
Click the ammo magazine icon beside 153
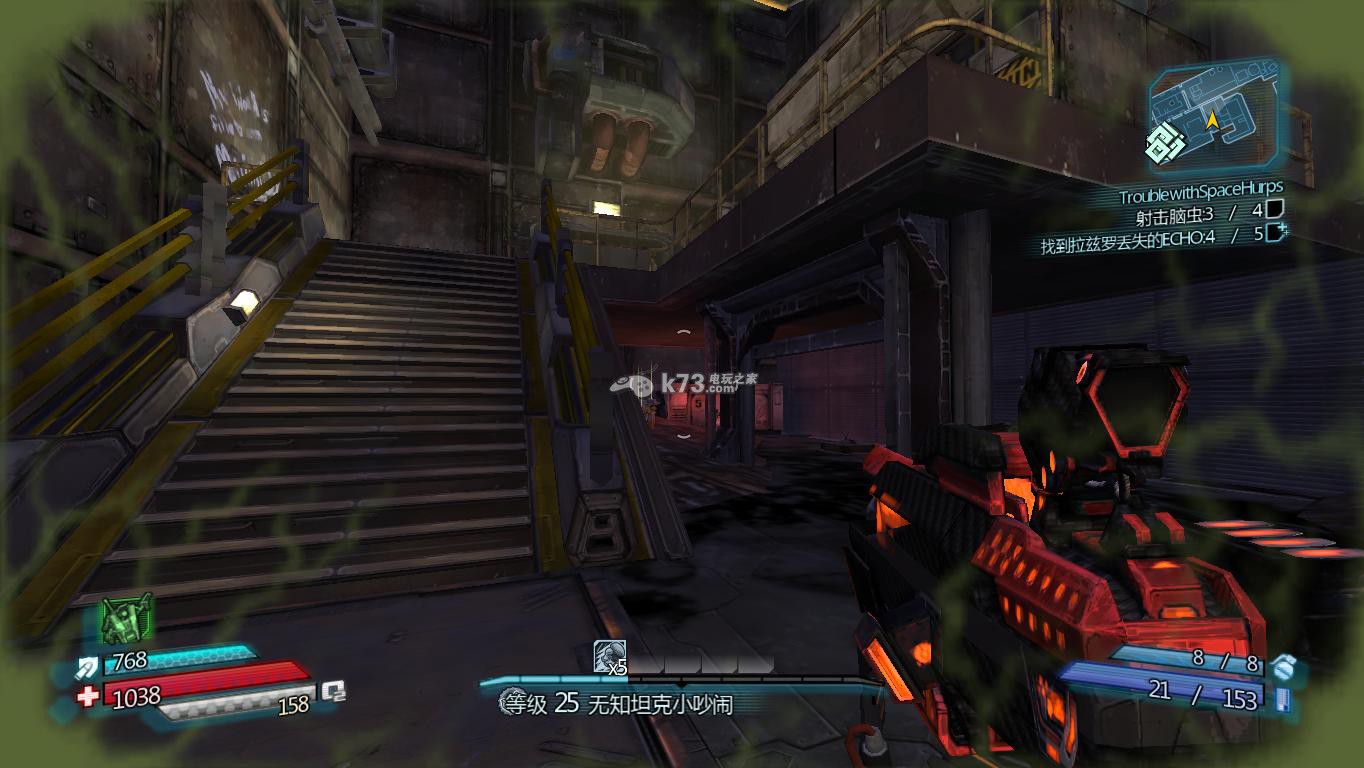tap(1283, 698)
